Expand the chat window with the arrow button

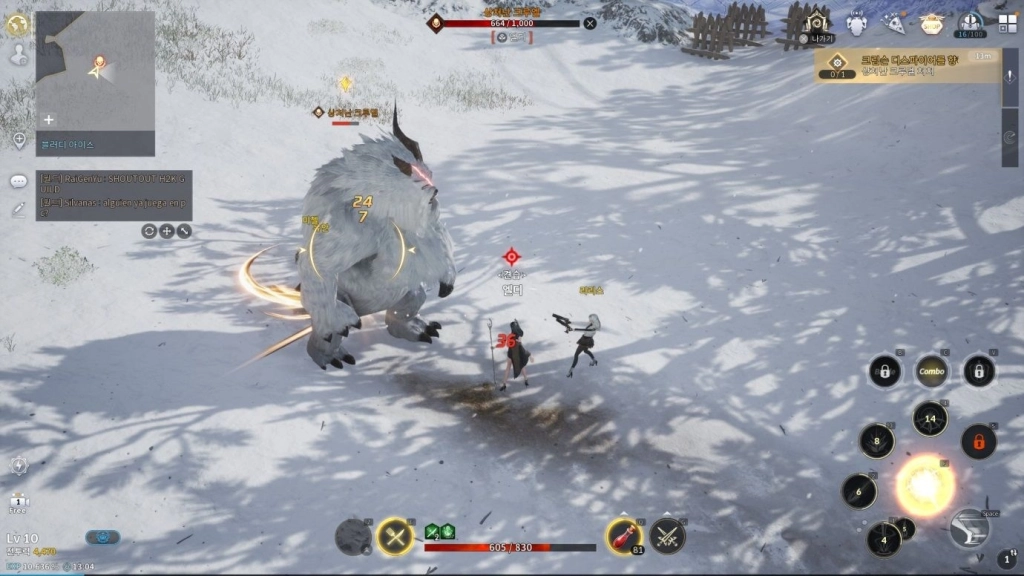click(184, 231)
